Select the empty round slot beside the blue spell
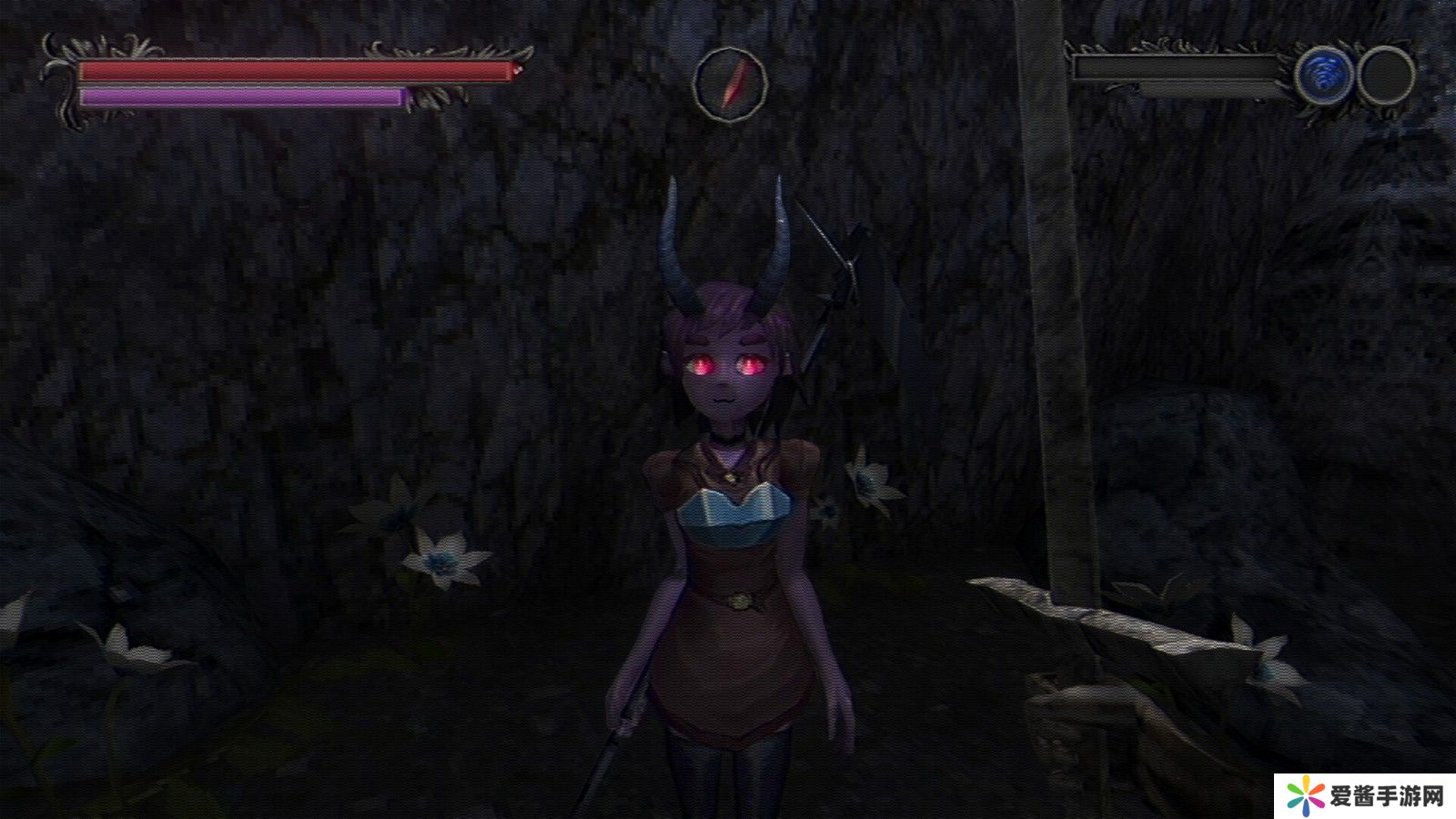This screenshot has height=819, width=1456. (1386, 75)
